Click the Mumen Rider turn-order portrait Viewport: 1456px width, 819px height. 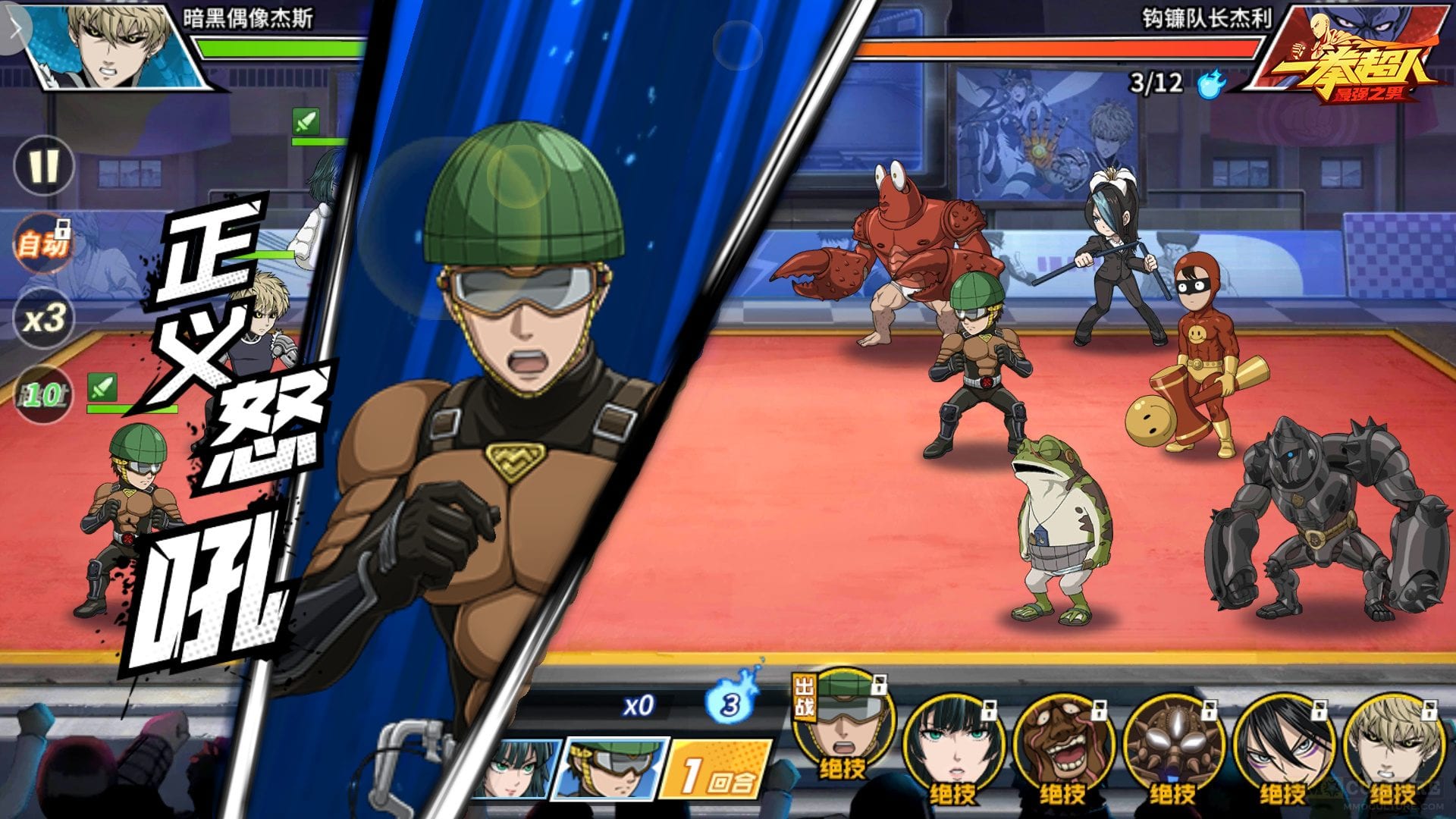point(613,767)
